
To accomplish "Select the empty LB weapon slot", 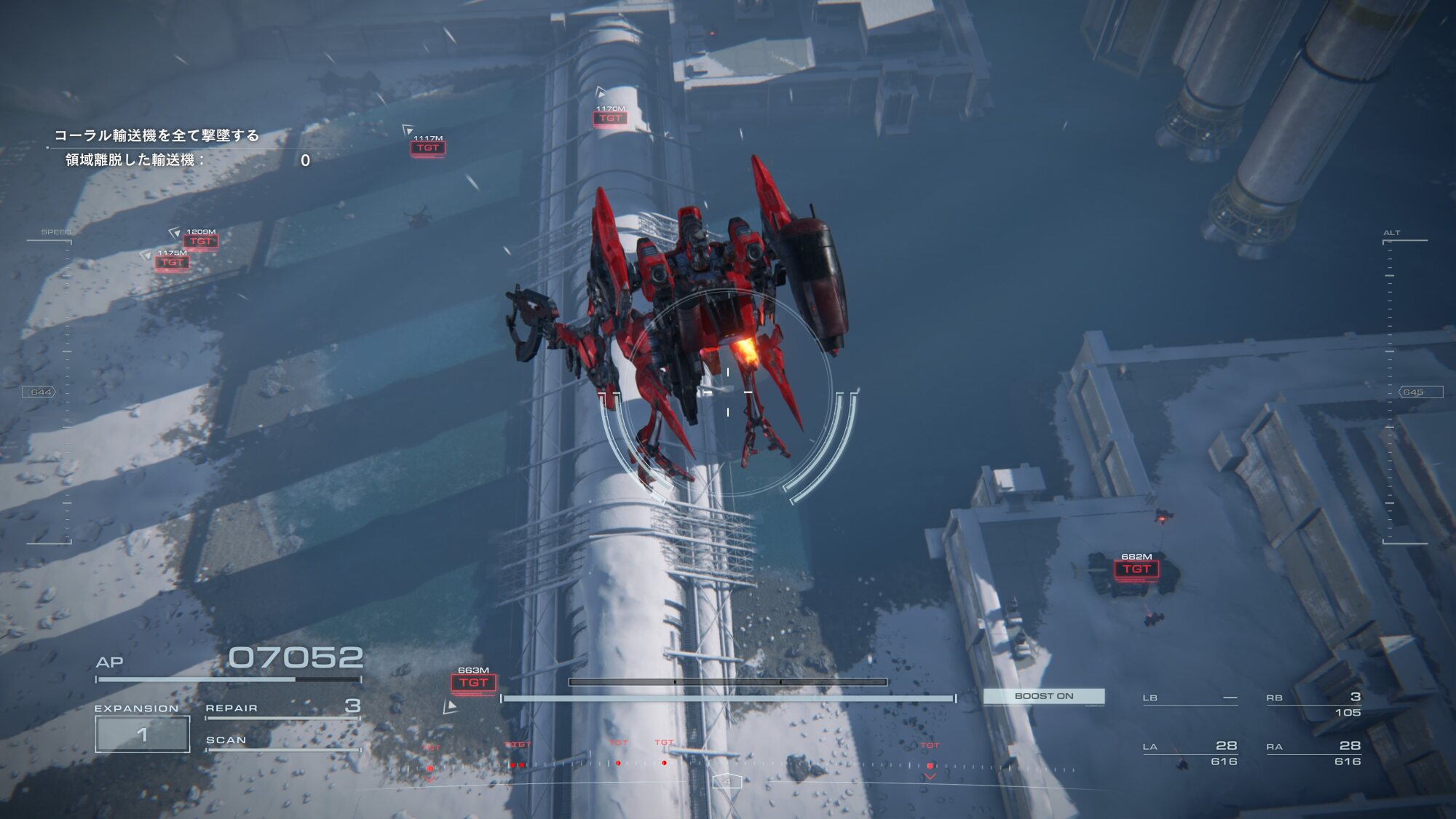I will click(1190, 698).
